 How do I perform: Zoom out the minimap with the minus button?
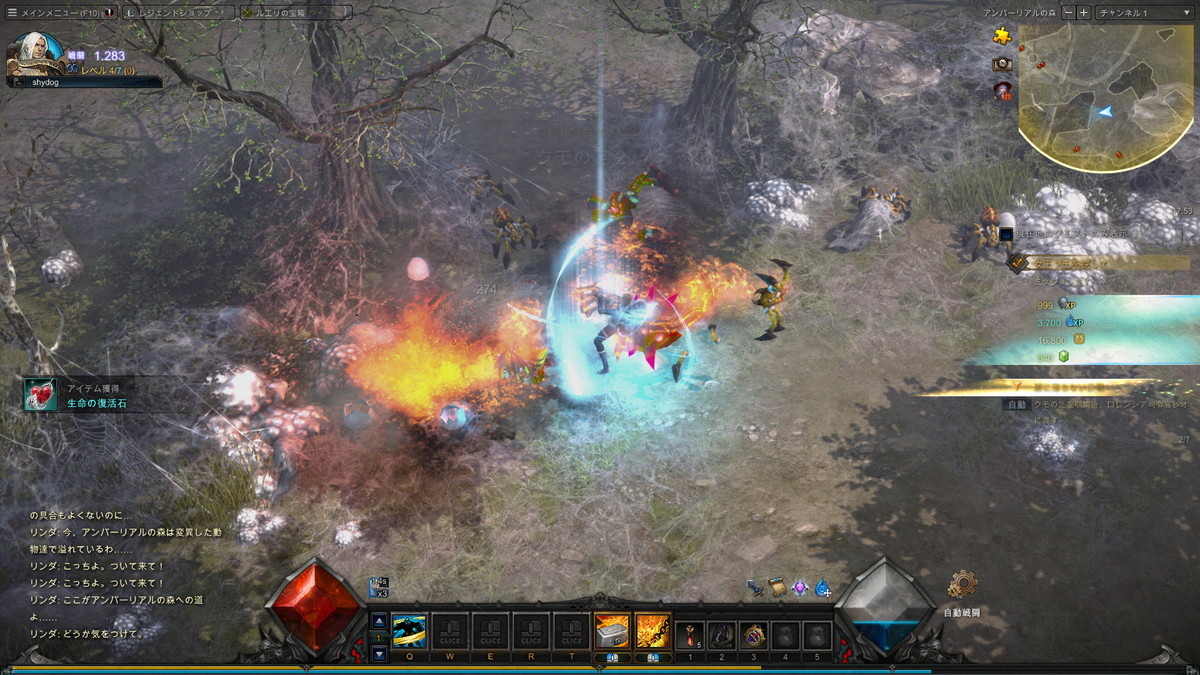point(1069,12)
